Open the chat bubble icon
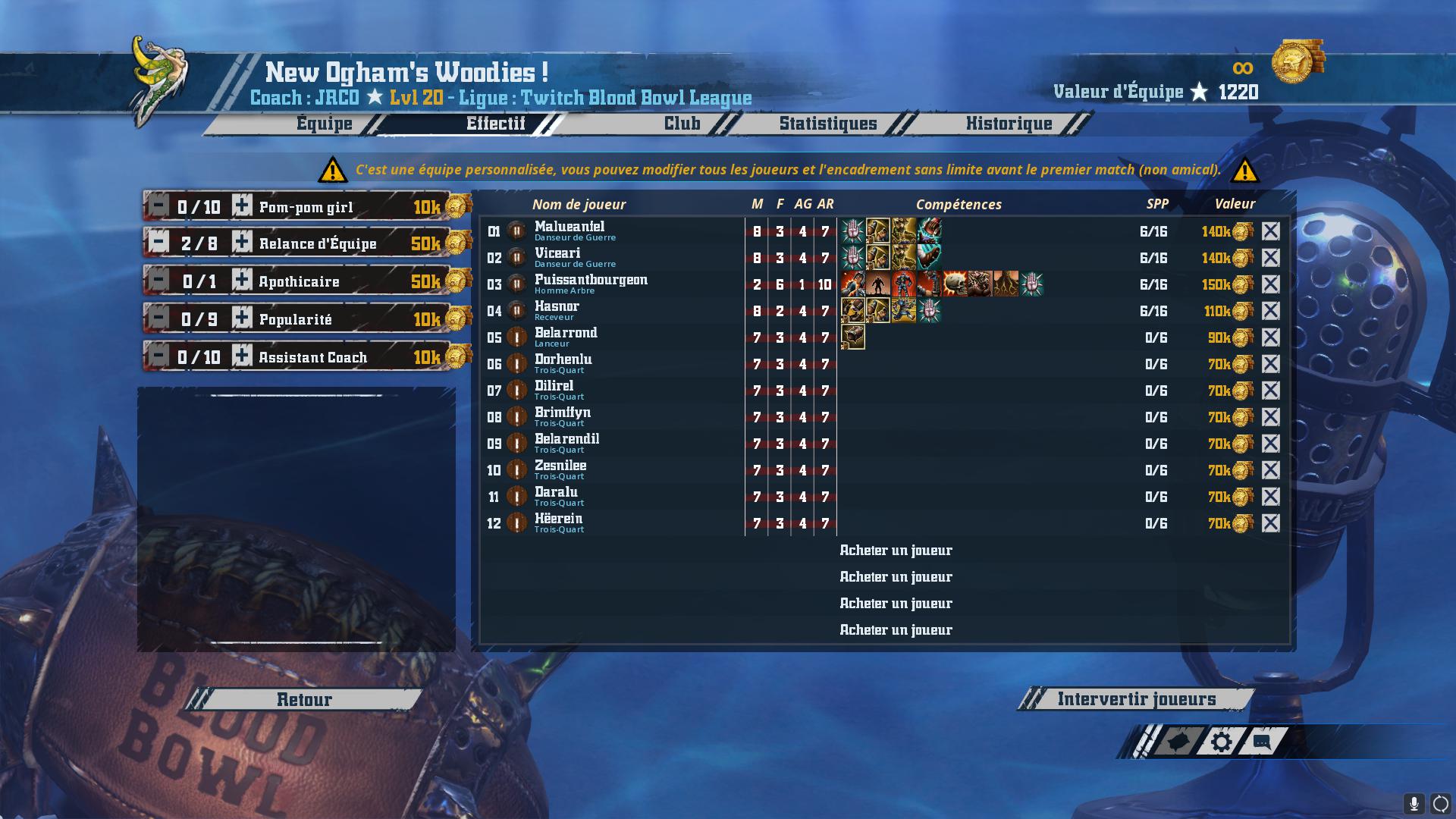The image size is (1456, 819). point(1262,742)
